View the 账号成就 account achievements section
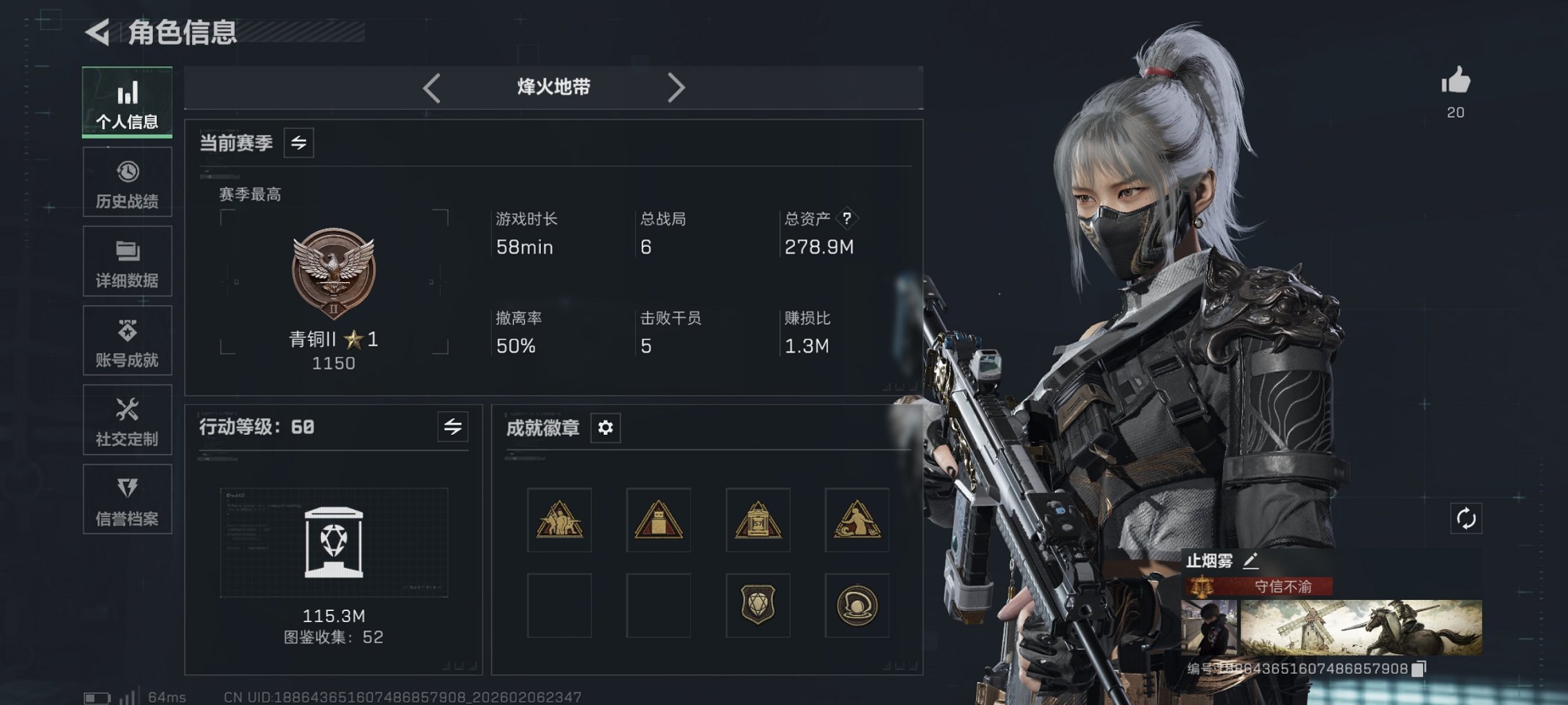This screenshot has width=1568, height=705. tap(127, 340)
